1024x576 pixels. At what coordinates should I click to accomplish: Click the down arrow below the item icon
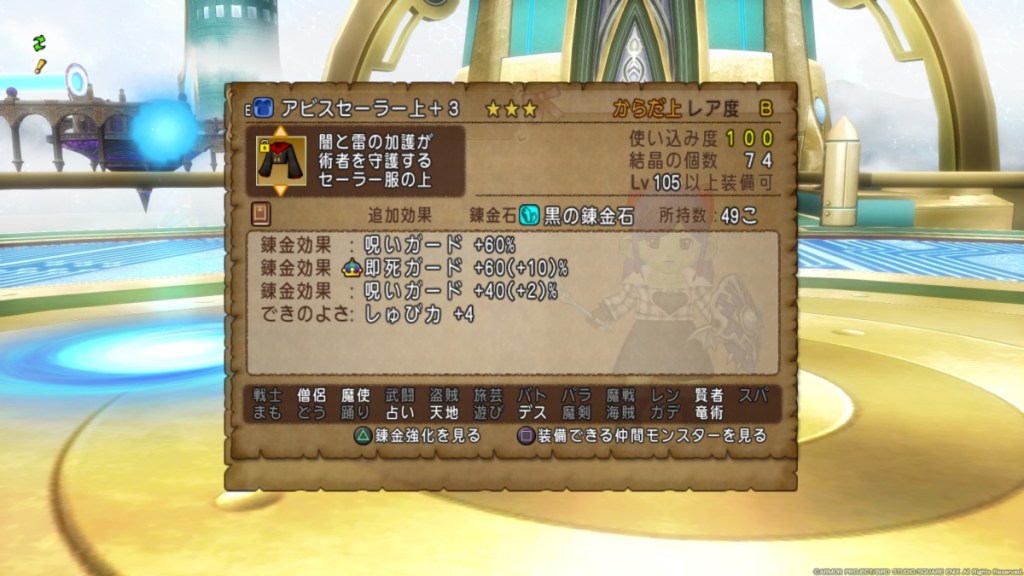[280, 189]
